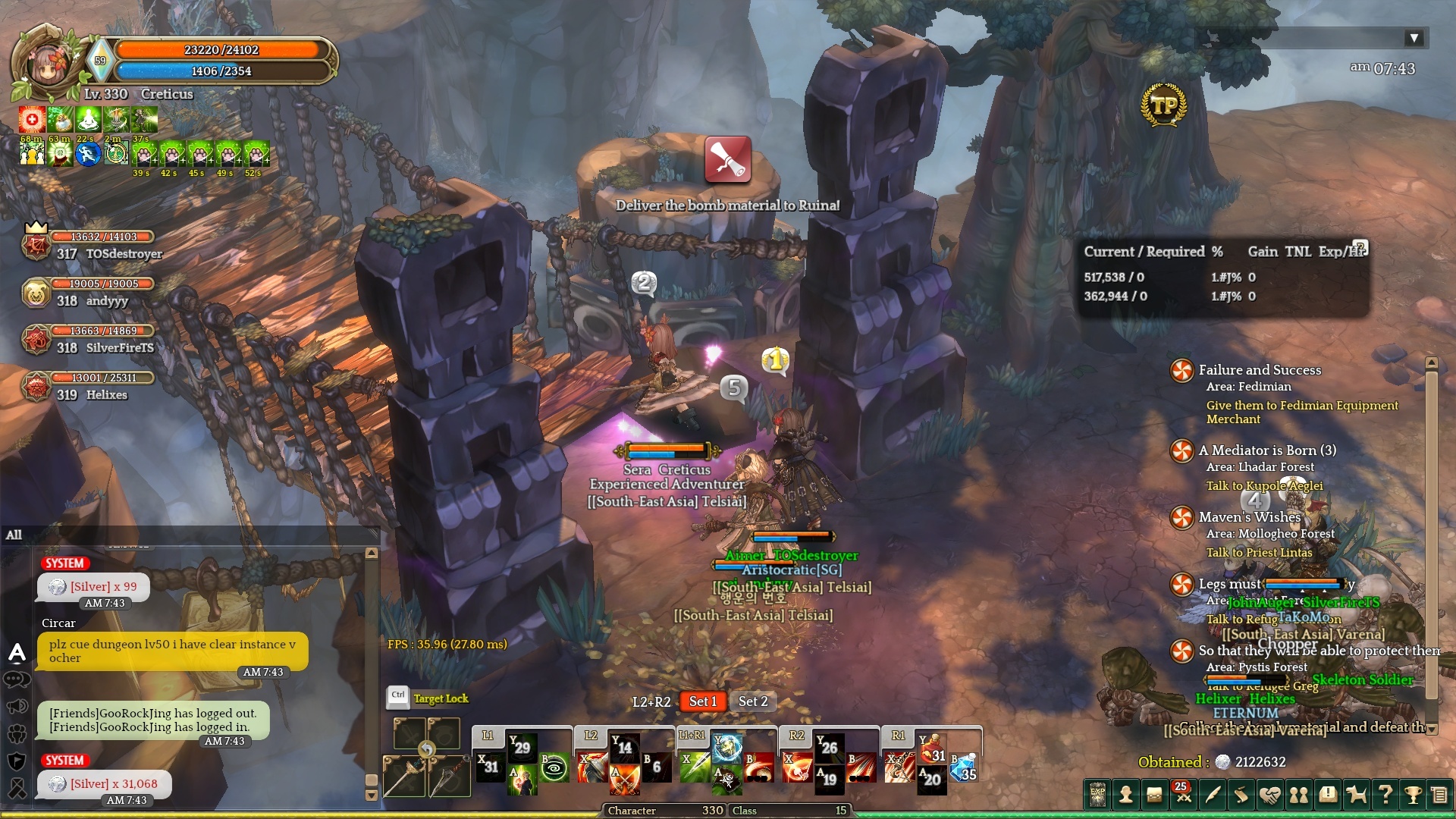Open the crossed swords icon with 25 badge

pyautogui.click(x=1183, y=795)
